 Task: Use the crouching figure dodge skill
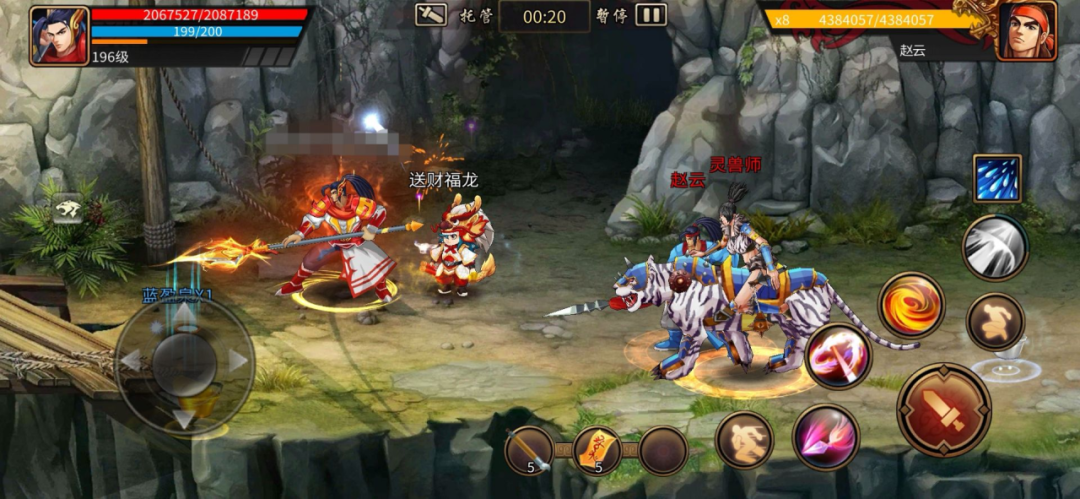tap(744, 439)
